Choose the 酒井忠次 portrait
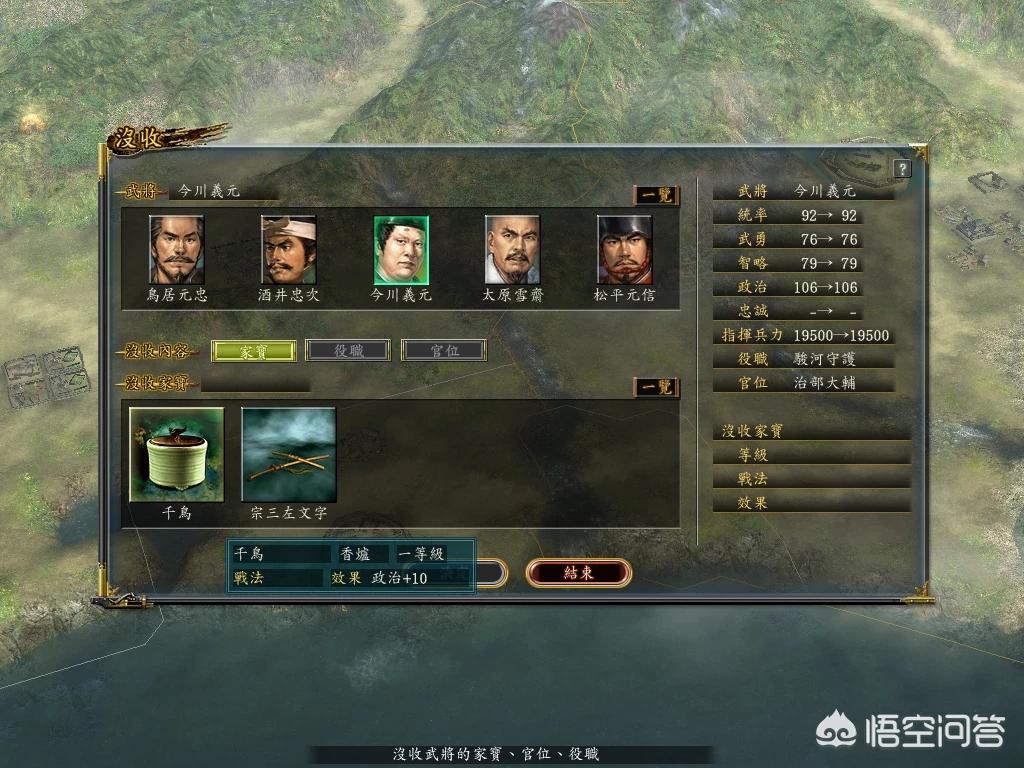This screenshot has height=768, width=1024. (289, 250)
